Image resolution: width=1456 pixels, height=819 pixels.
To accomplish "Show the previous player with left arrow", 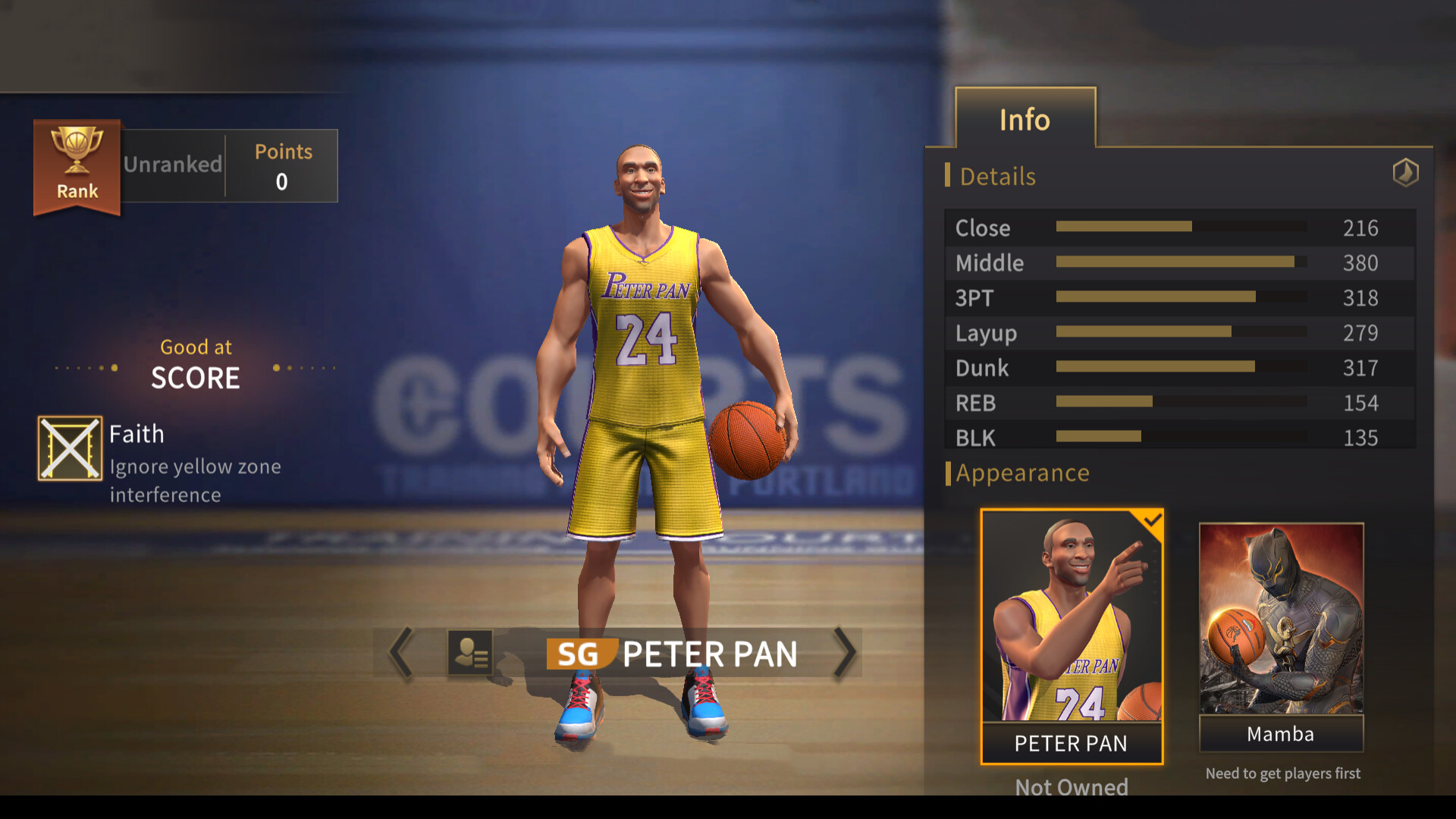I will point(401,652).
